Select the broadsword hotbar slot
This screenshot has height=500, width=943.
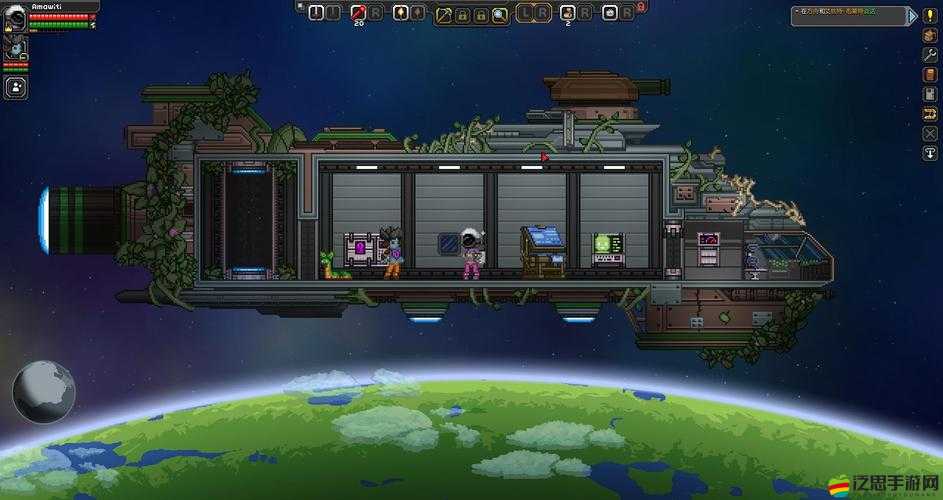[x=316, y=12]
